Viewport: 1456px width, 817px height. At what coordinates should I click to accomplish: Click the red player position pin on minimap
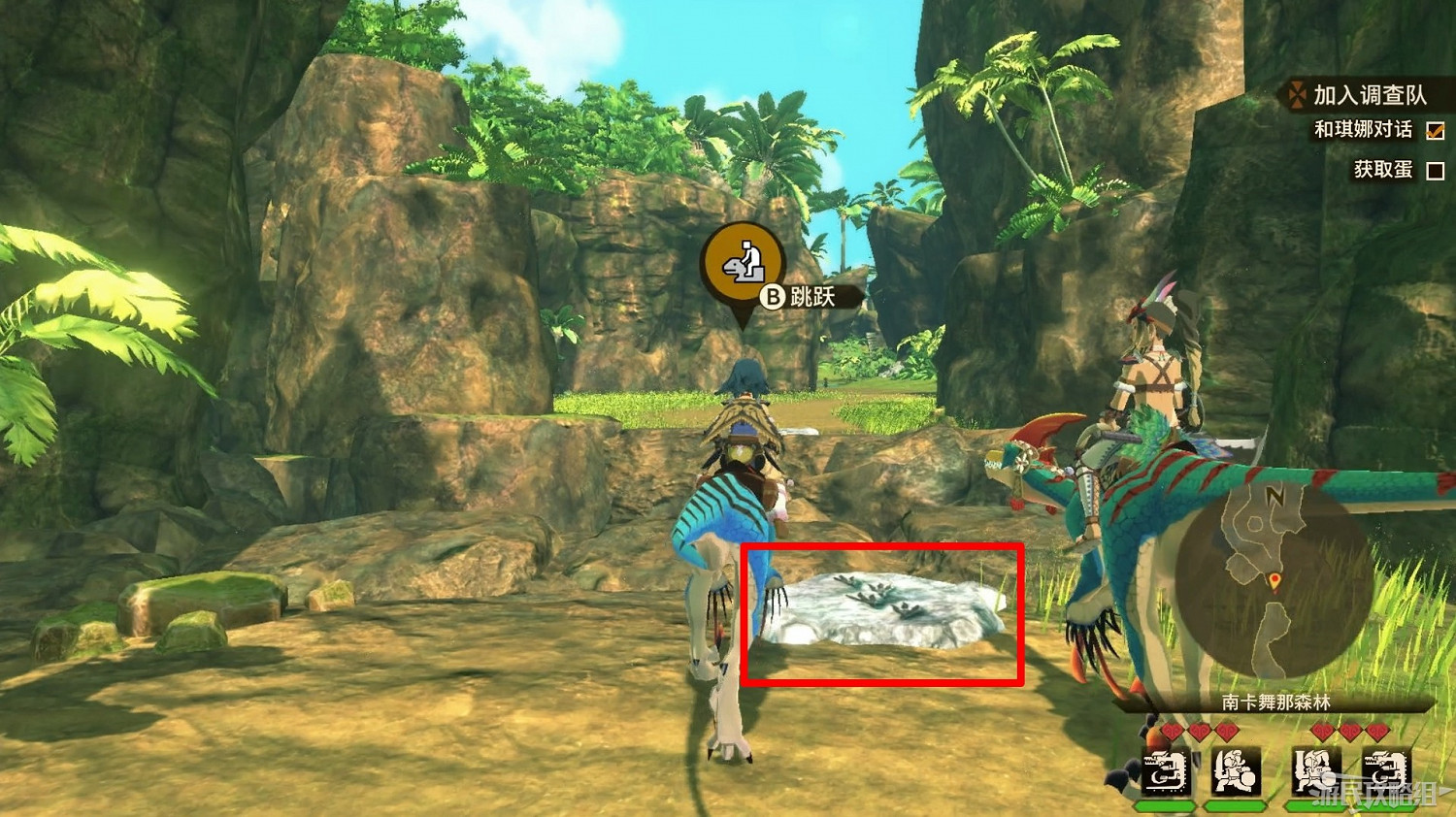pyautogui.click(x=1274, y=579)
